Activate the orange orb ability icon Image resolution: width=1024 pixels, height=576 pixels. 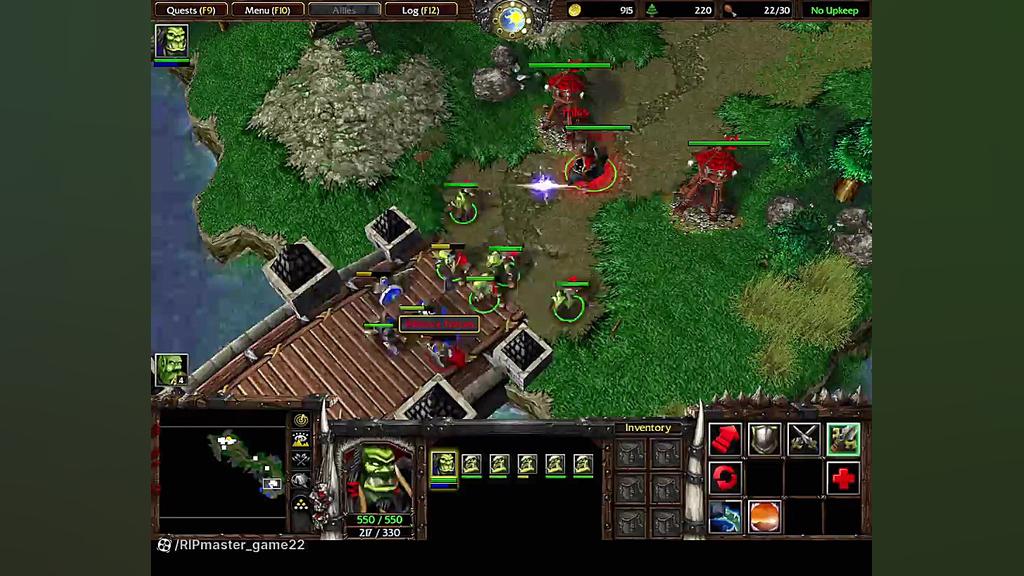[765, 517]
